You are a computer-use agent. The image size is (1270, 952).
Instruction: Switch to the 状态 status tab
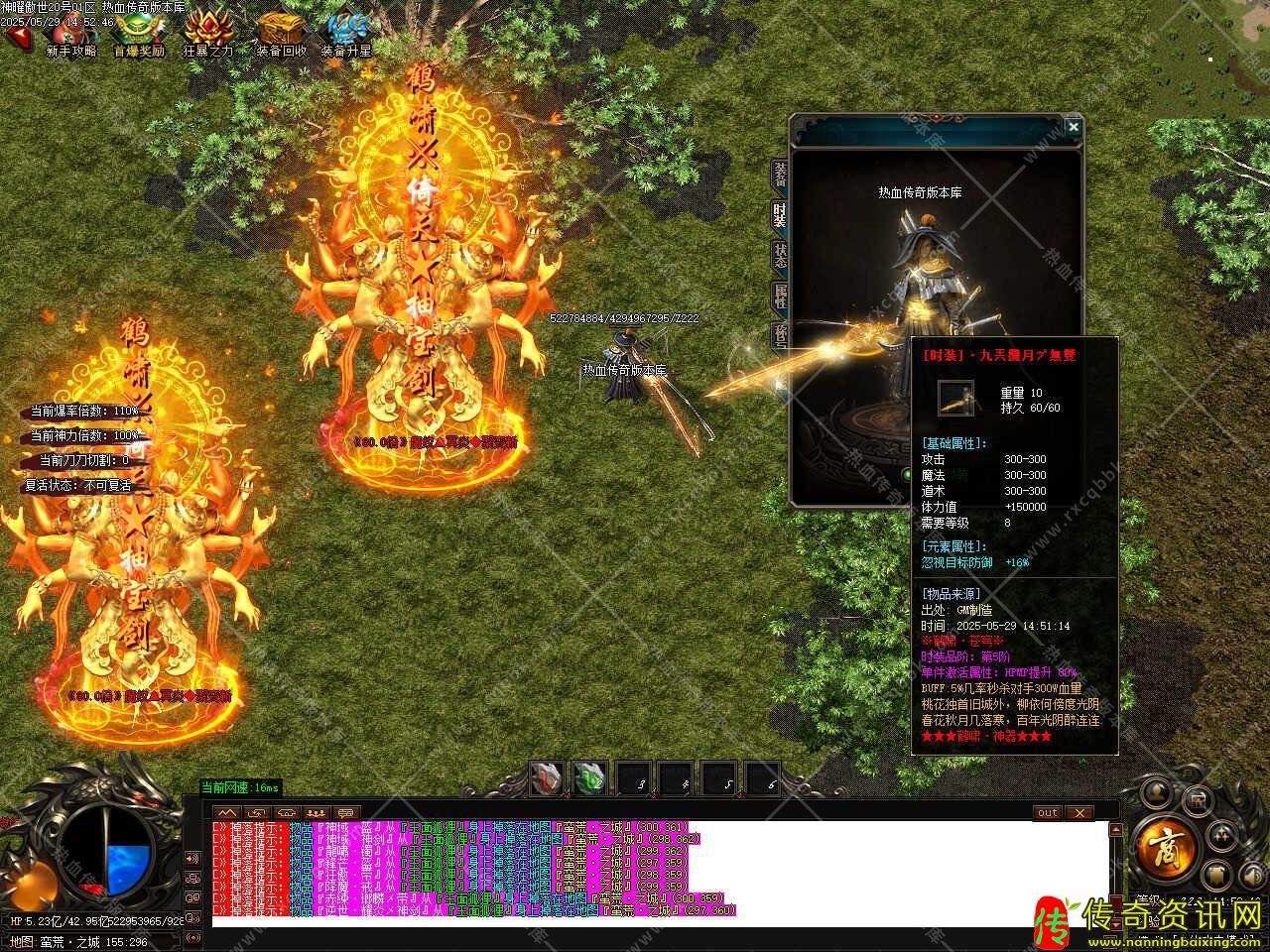[x=780, y=256]
